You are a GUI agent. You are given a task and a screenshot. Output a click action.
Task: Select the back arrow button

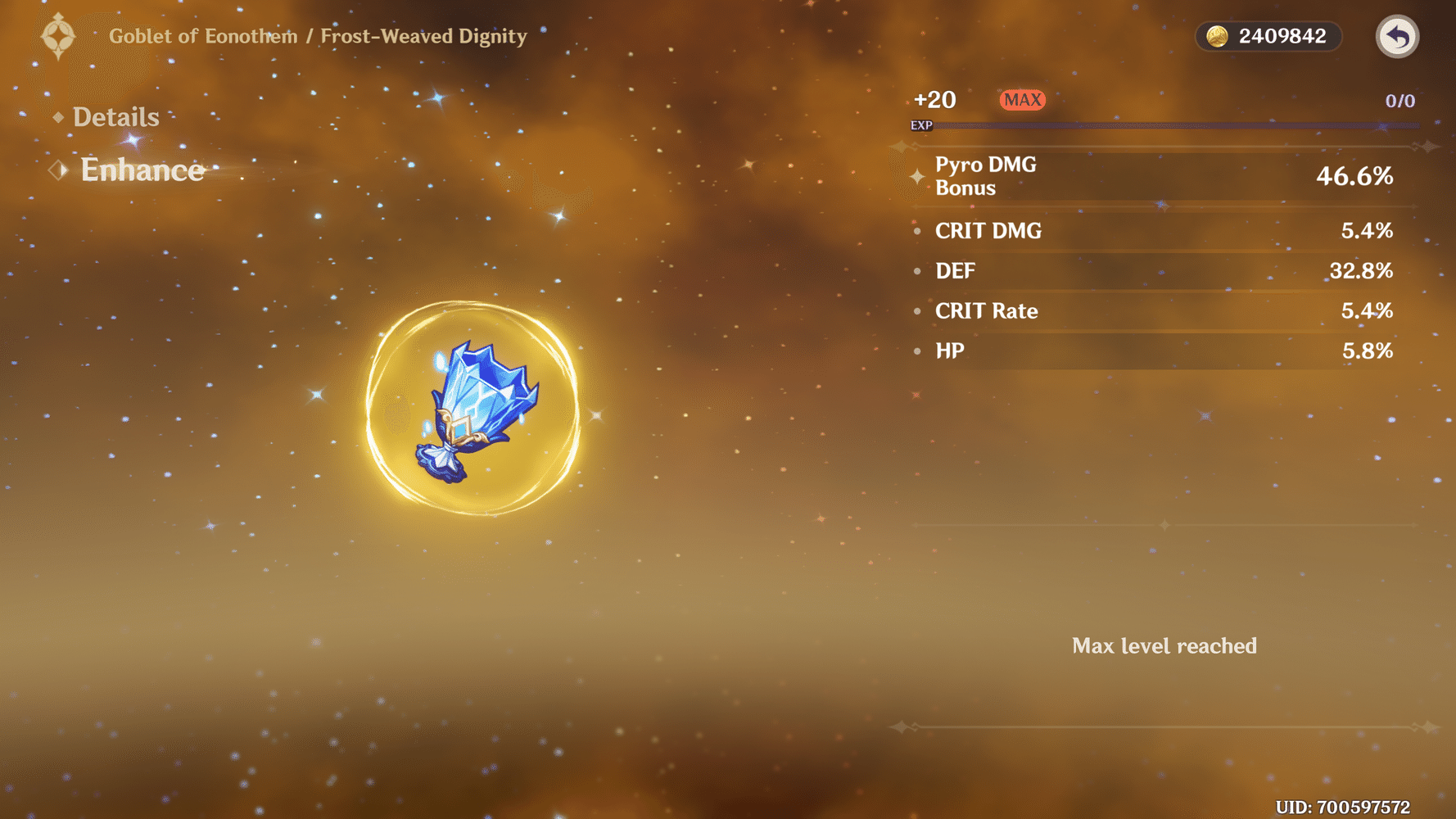[x=1397, y=36]
